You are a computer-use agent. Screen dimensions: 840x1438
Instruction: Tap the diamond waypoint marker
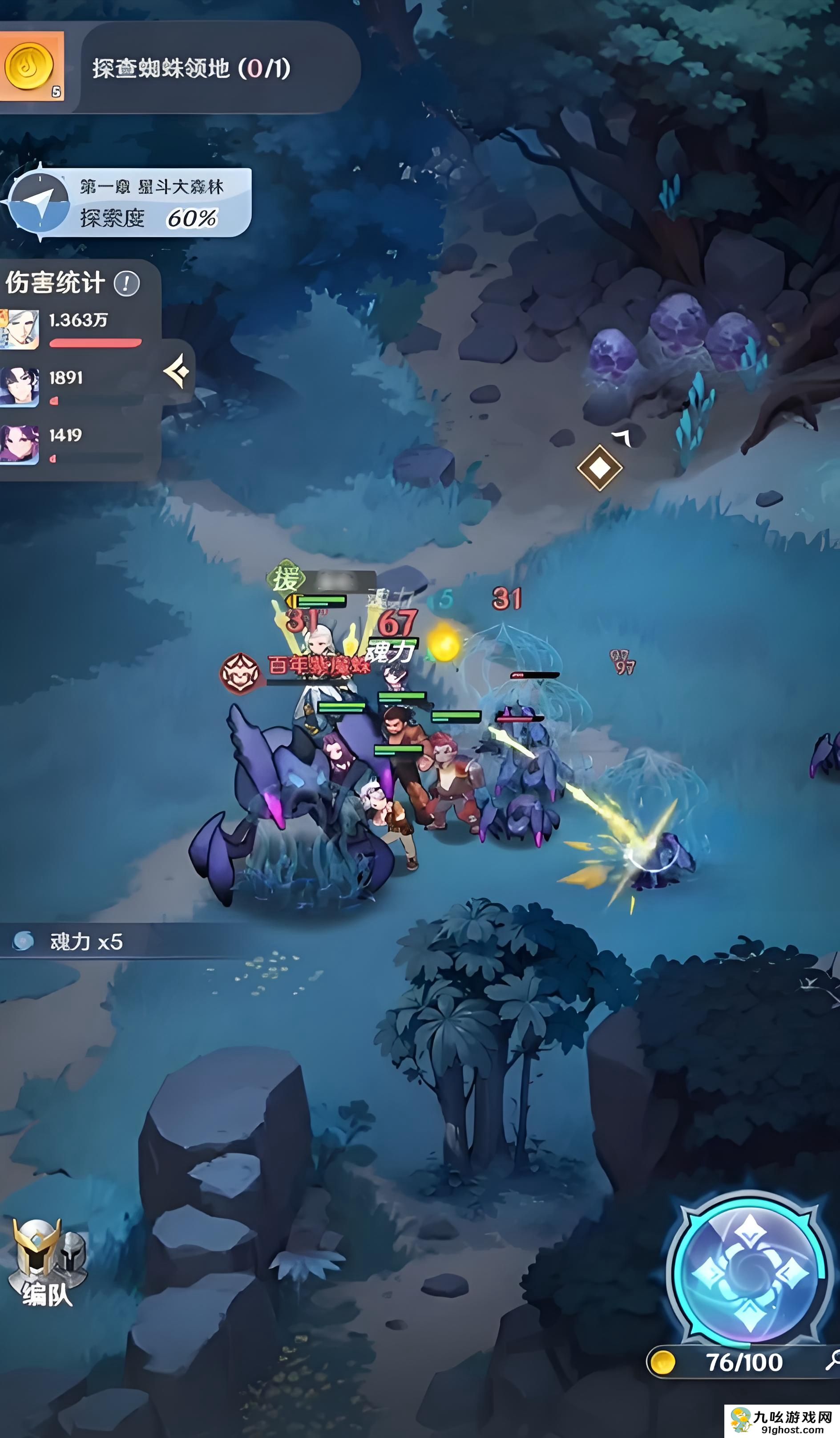[599, 468]
